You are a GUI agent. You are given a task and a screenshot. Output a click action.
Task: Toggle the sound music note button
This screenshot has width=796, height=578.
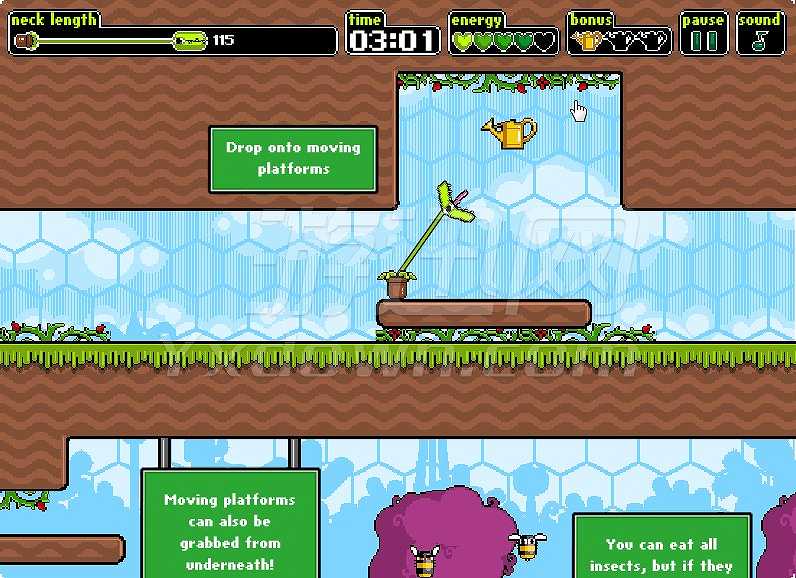coord(761,40)
